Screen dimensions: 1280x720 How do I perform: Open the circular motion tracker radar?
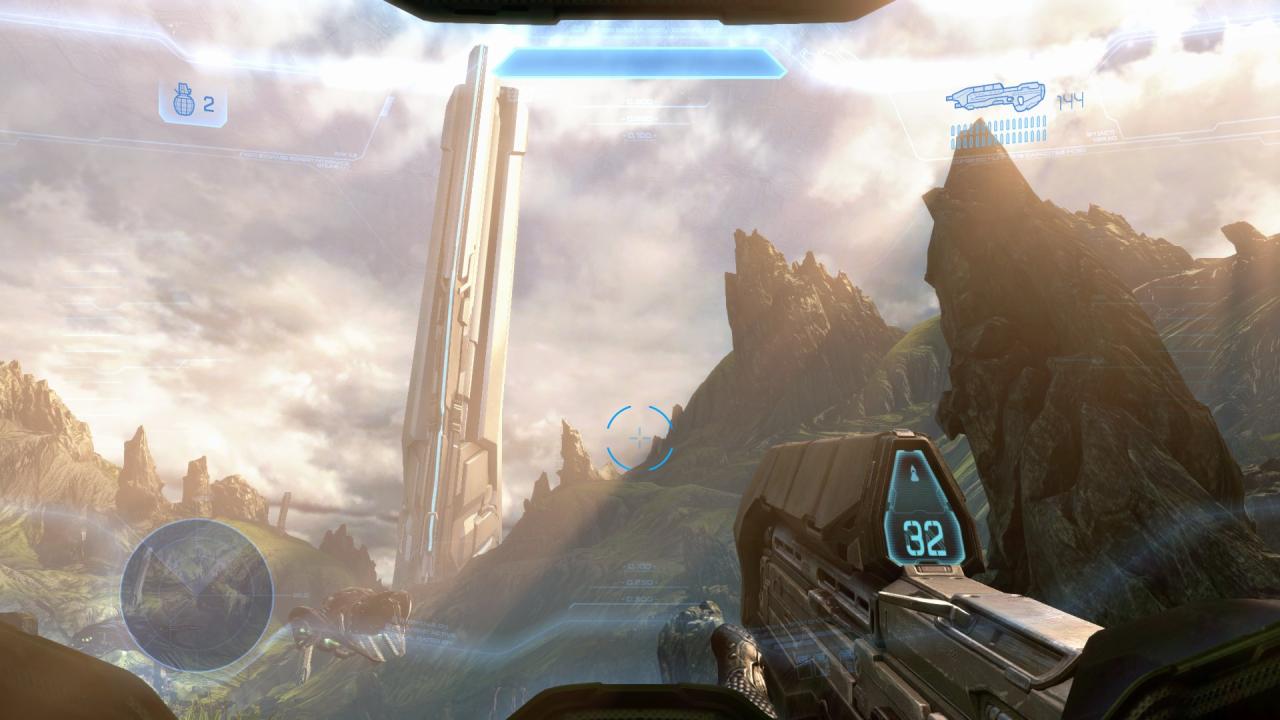click(197, 594)
